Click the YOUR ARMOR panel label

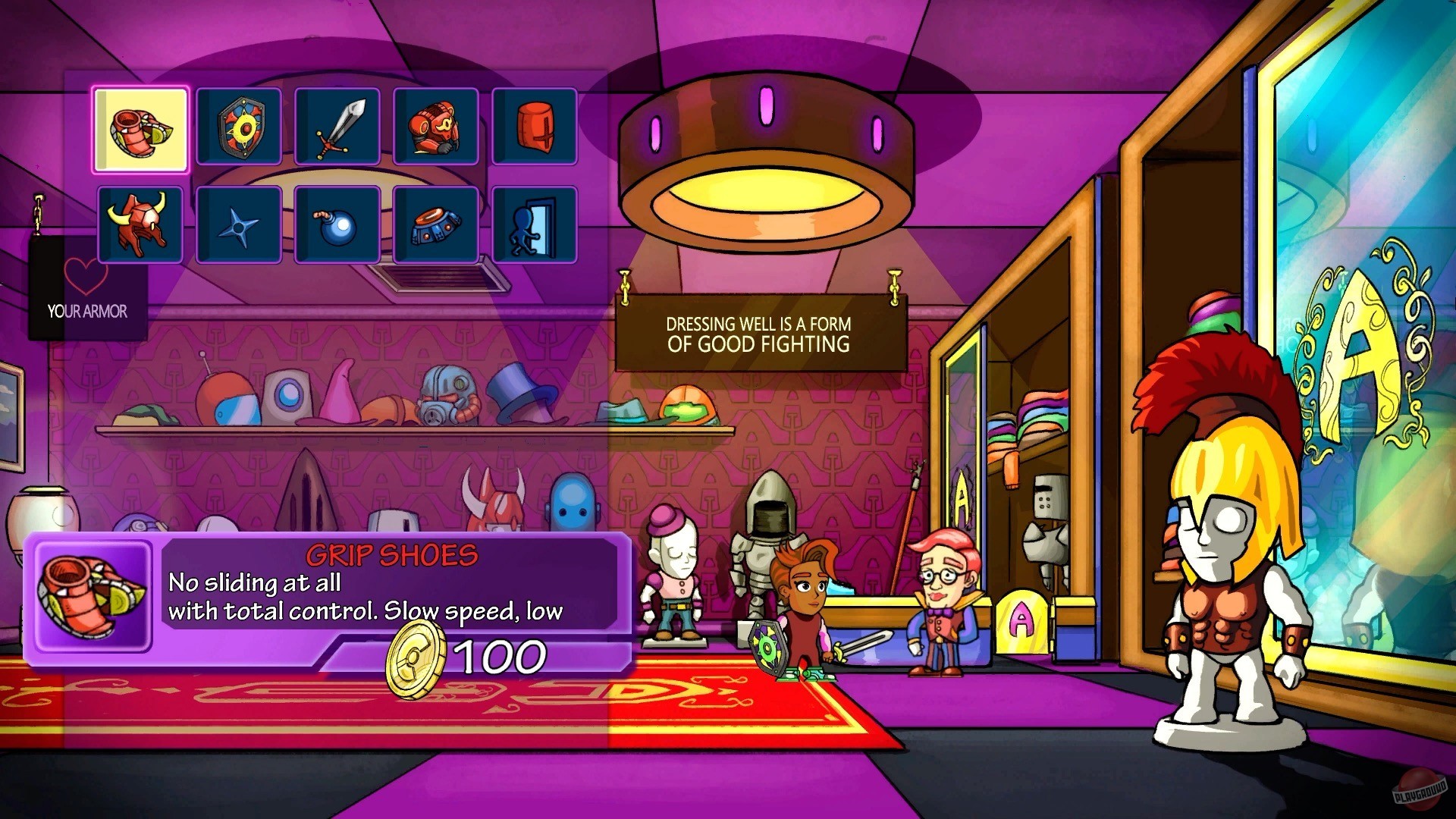coord(86,311)
